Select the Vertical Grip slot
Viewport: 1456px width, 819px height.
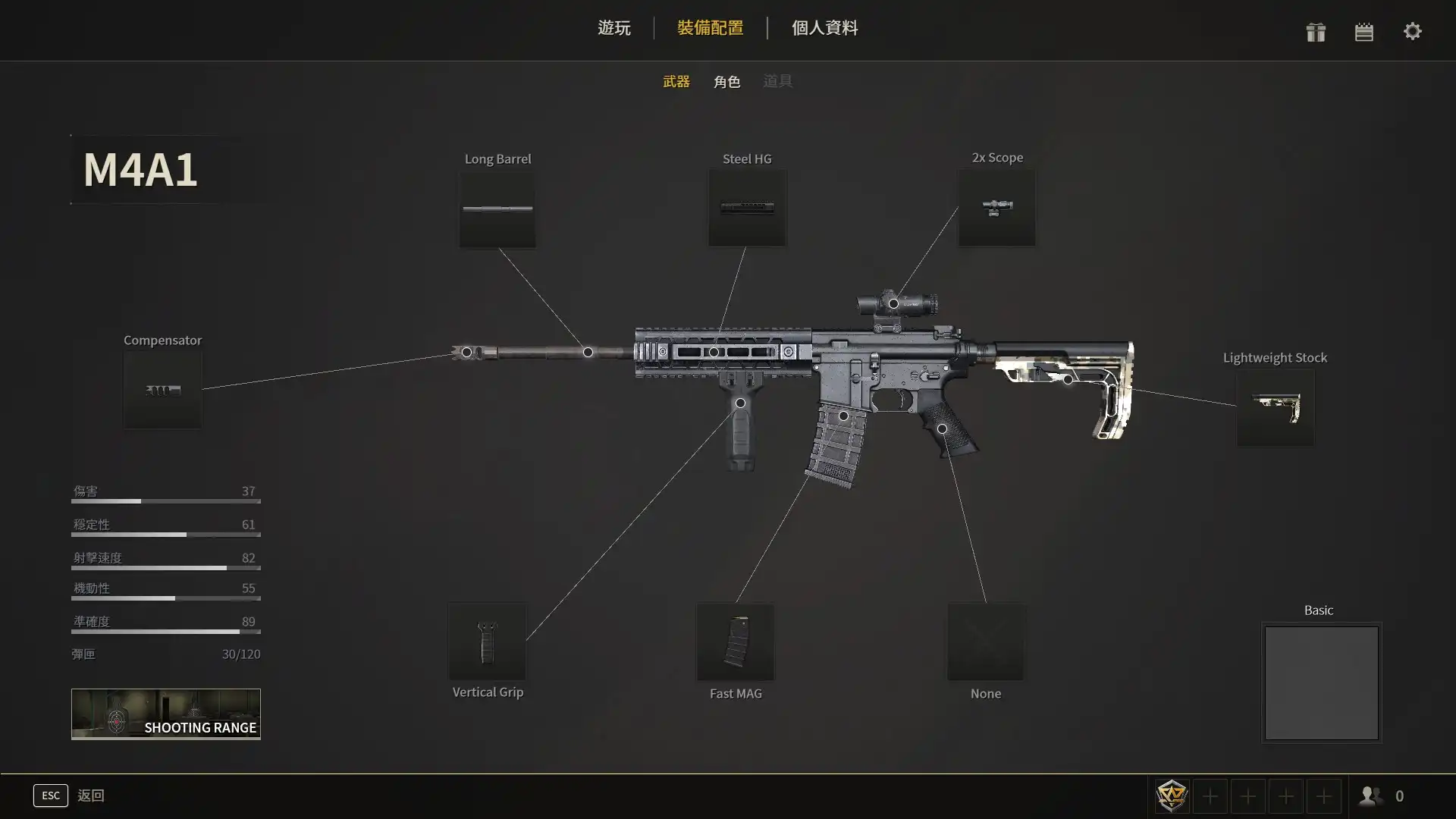(x=487, y=642)
